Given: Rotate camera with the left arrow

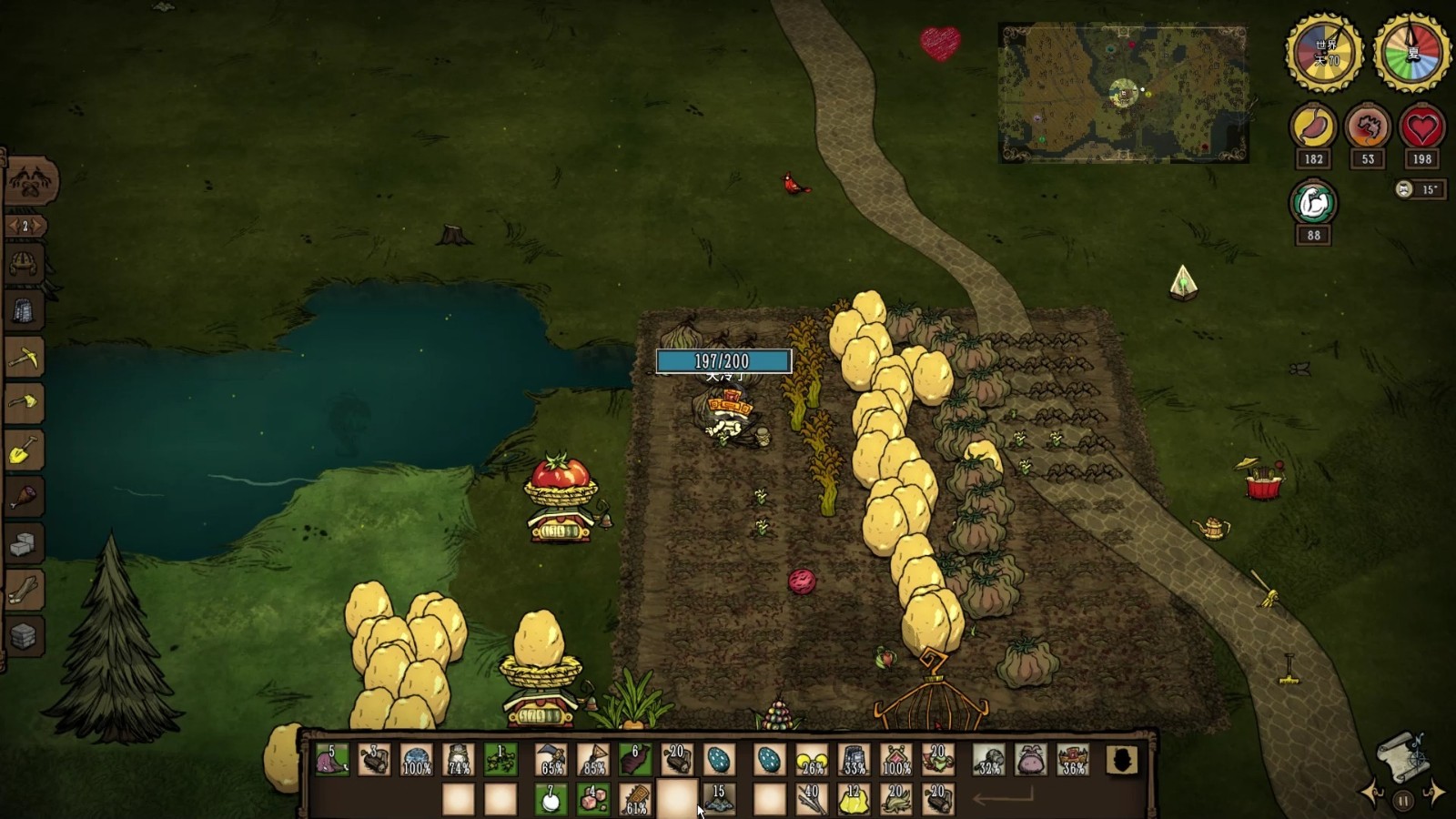Looking at the screenshot, I should (1371, 794).
